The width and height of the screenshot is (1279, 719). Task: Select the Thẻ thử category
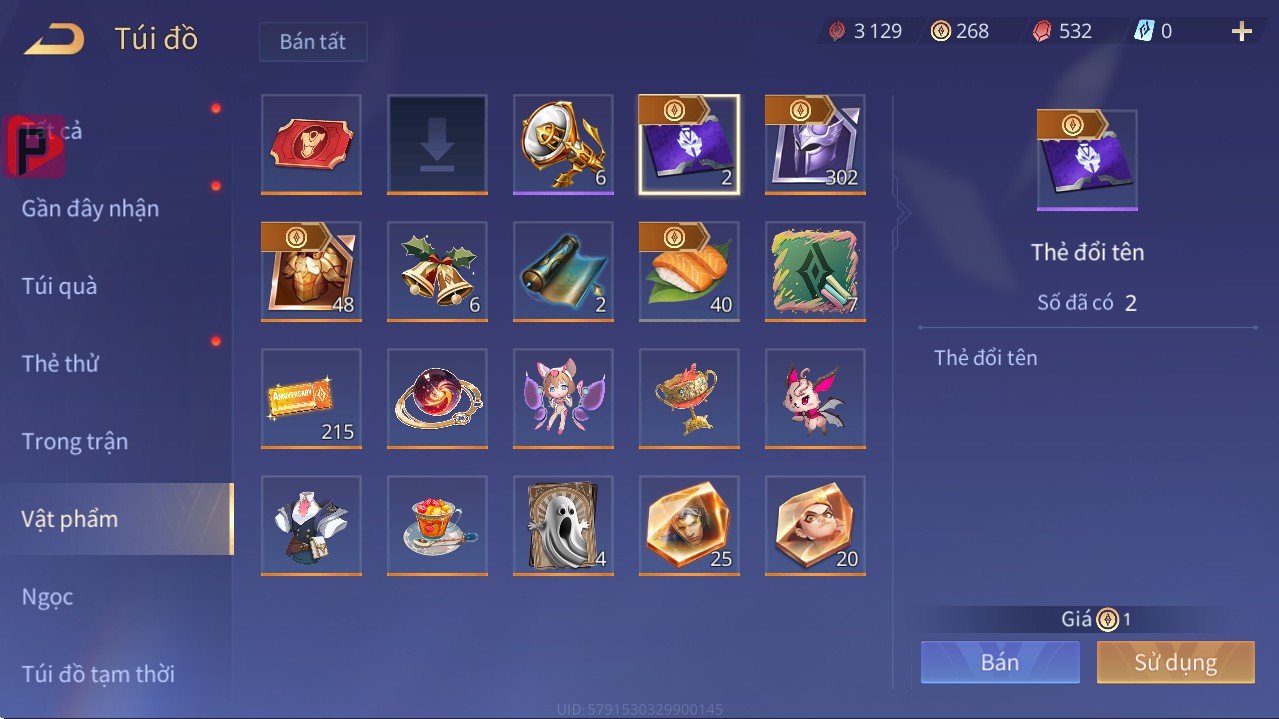pyautogui.click(x=60, y=363)
